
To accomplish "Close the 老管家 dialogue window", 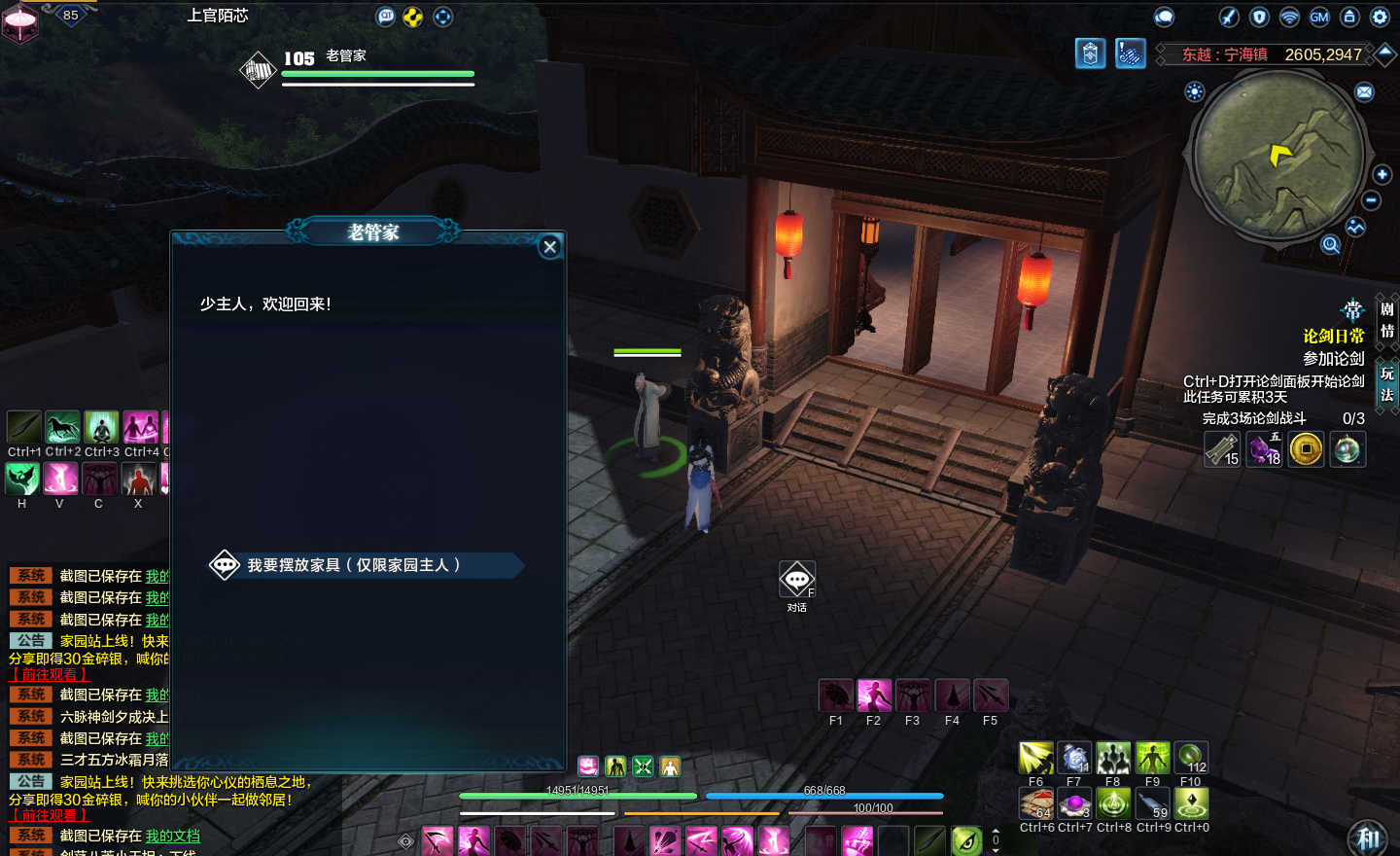I will tap(550, 247).
